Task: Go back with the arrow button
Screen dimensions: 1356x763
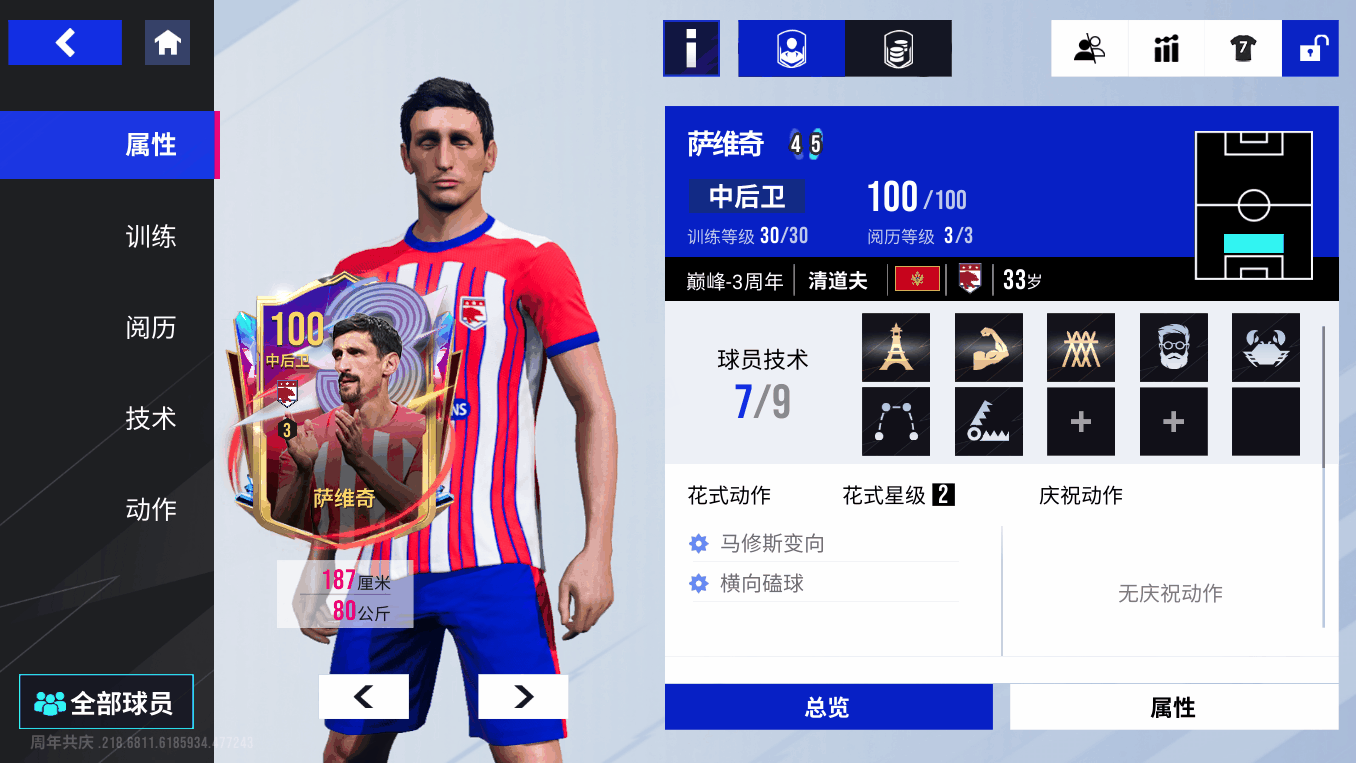Action: [x=65, y=43]
